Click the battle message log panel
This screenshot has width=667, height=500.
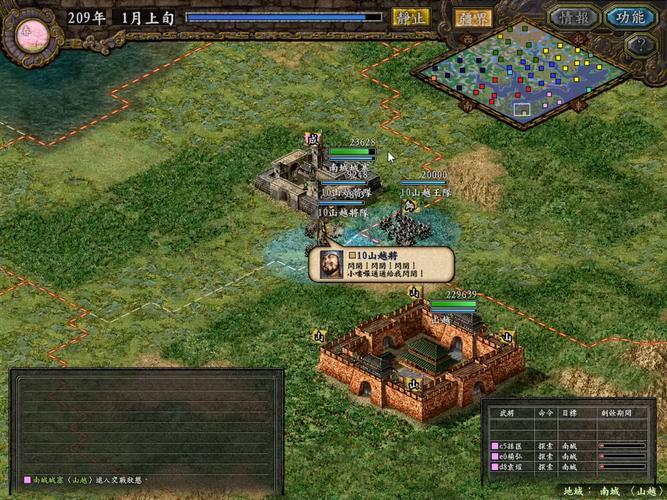point(145,420)
